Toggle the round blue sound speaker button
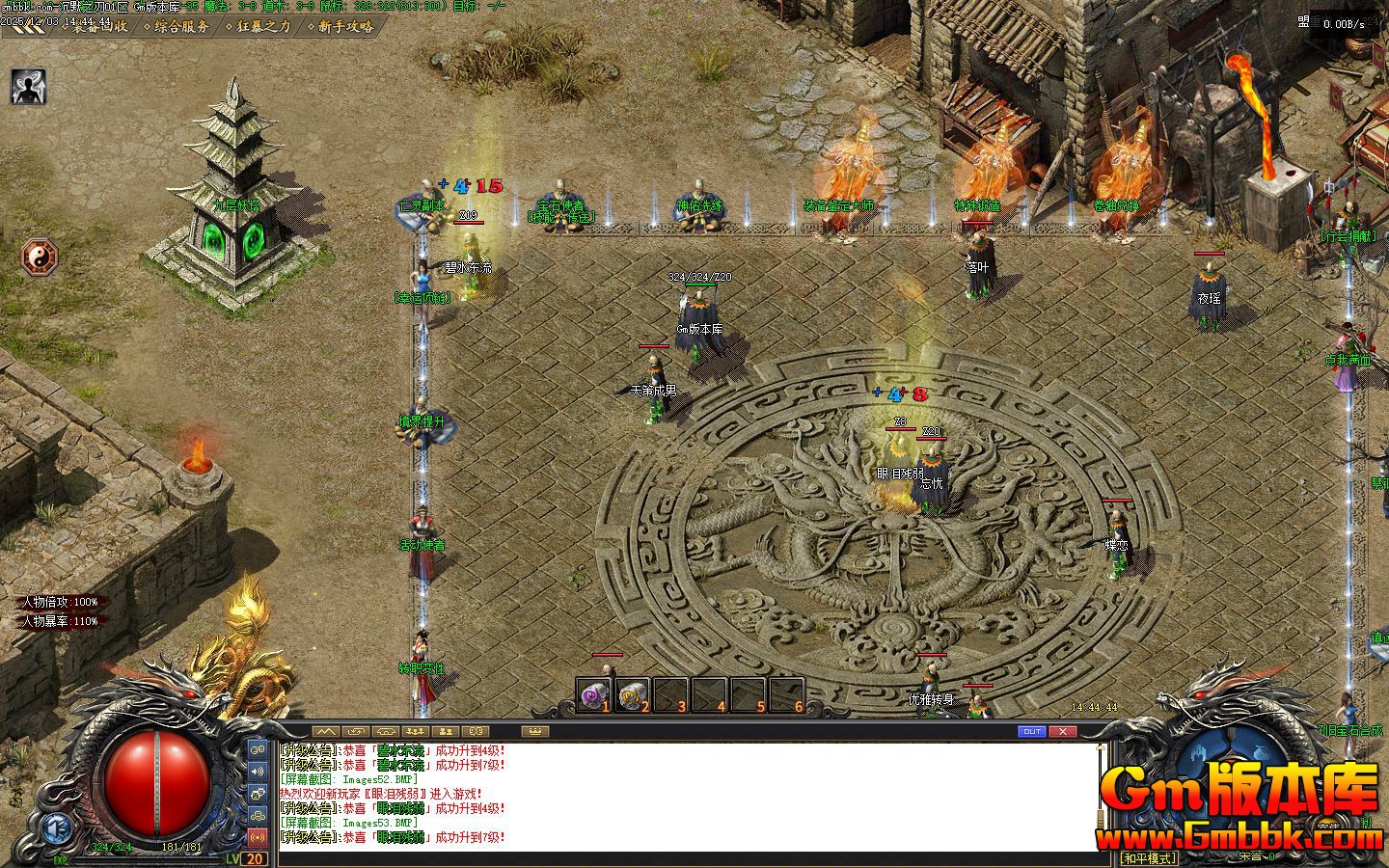This screenshot has height=868, width=1389. tap(57, 827)
